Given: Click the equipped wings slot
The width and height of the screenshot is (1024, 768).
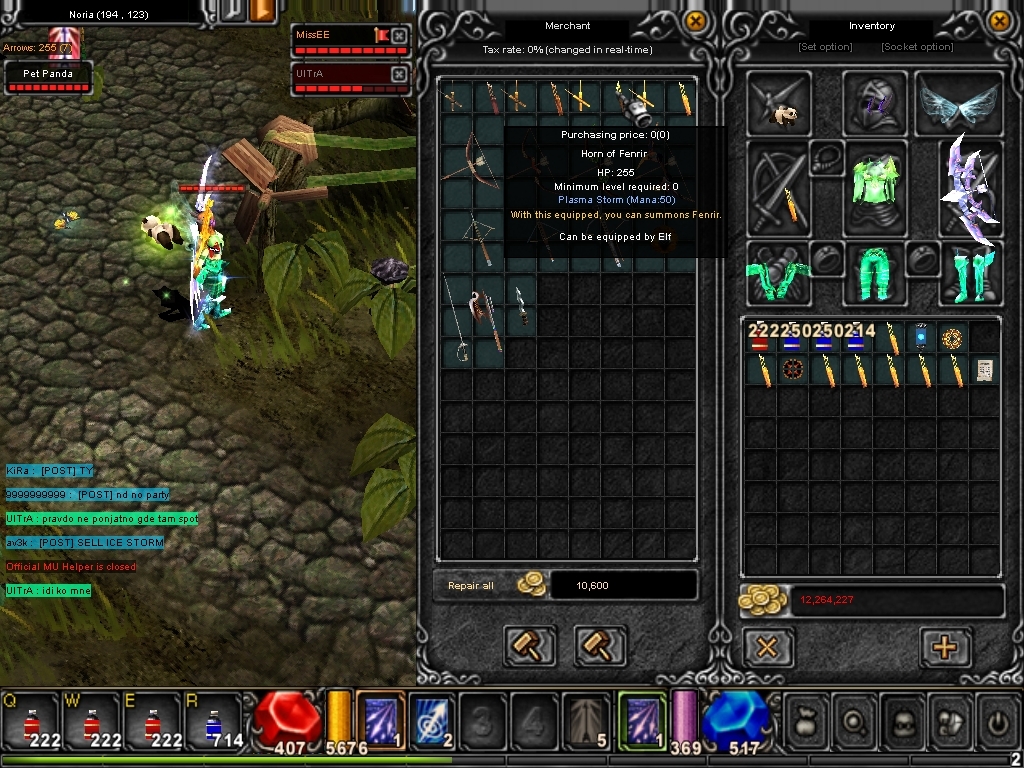Looking at the screenshot, I should (958, 103).
